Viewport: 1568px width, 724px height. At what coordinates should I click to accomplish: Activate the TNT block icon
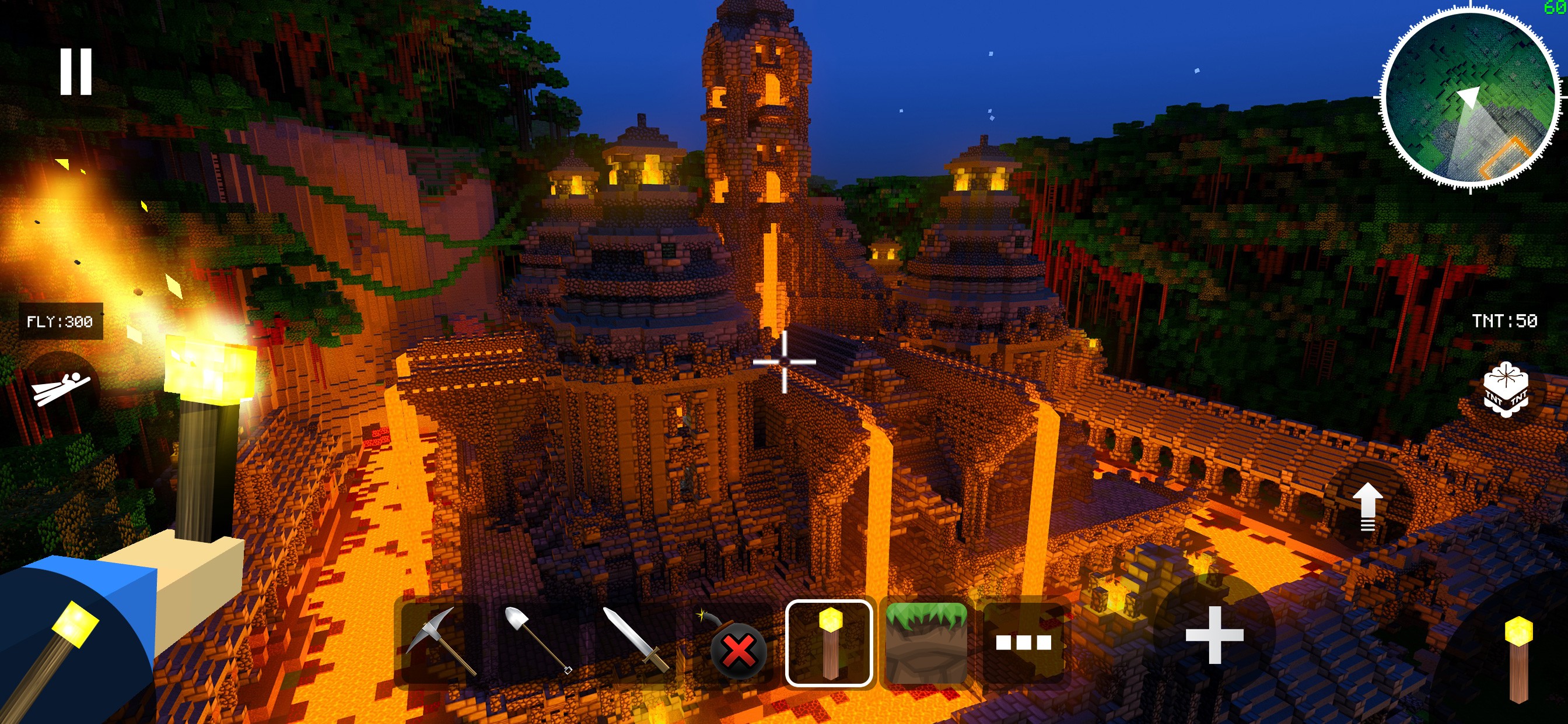(1504, 390)
